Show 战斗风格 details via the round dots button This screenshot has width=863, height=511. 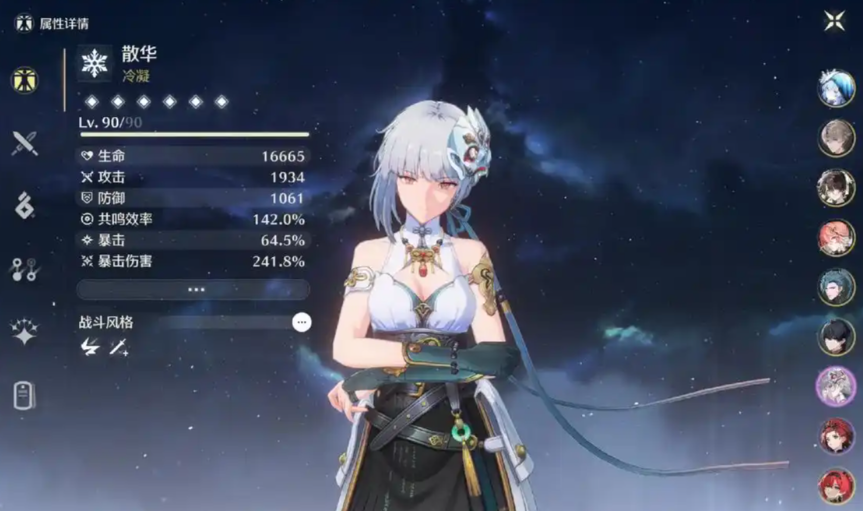coord(302,322)
